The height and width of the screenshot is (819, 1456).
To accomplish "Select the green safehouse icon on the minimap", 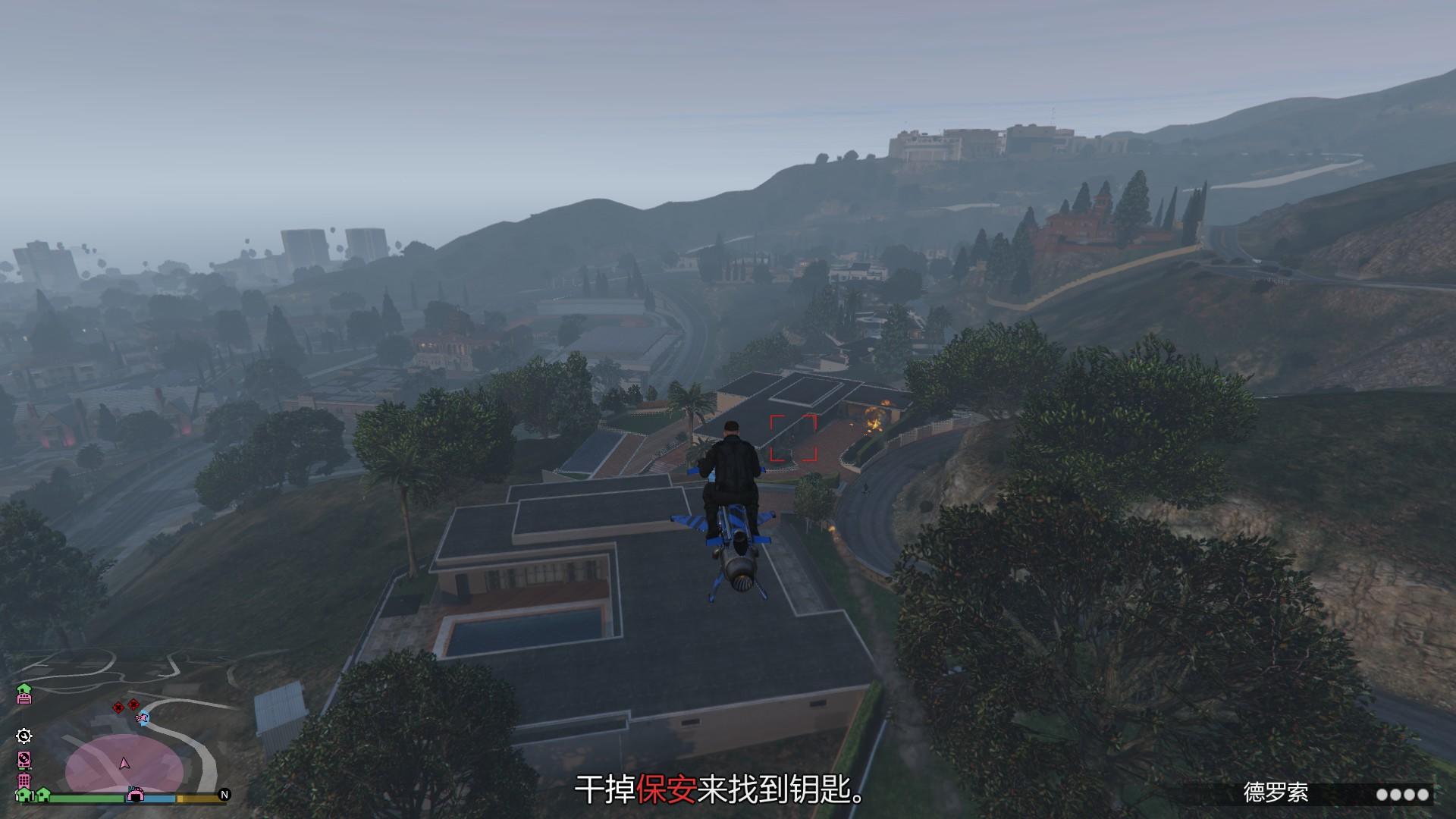I will tap(24, 688).
